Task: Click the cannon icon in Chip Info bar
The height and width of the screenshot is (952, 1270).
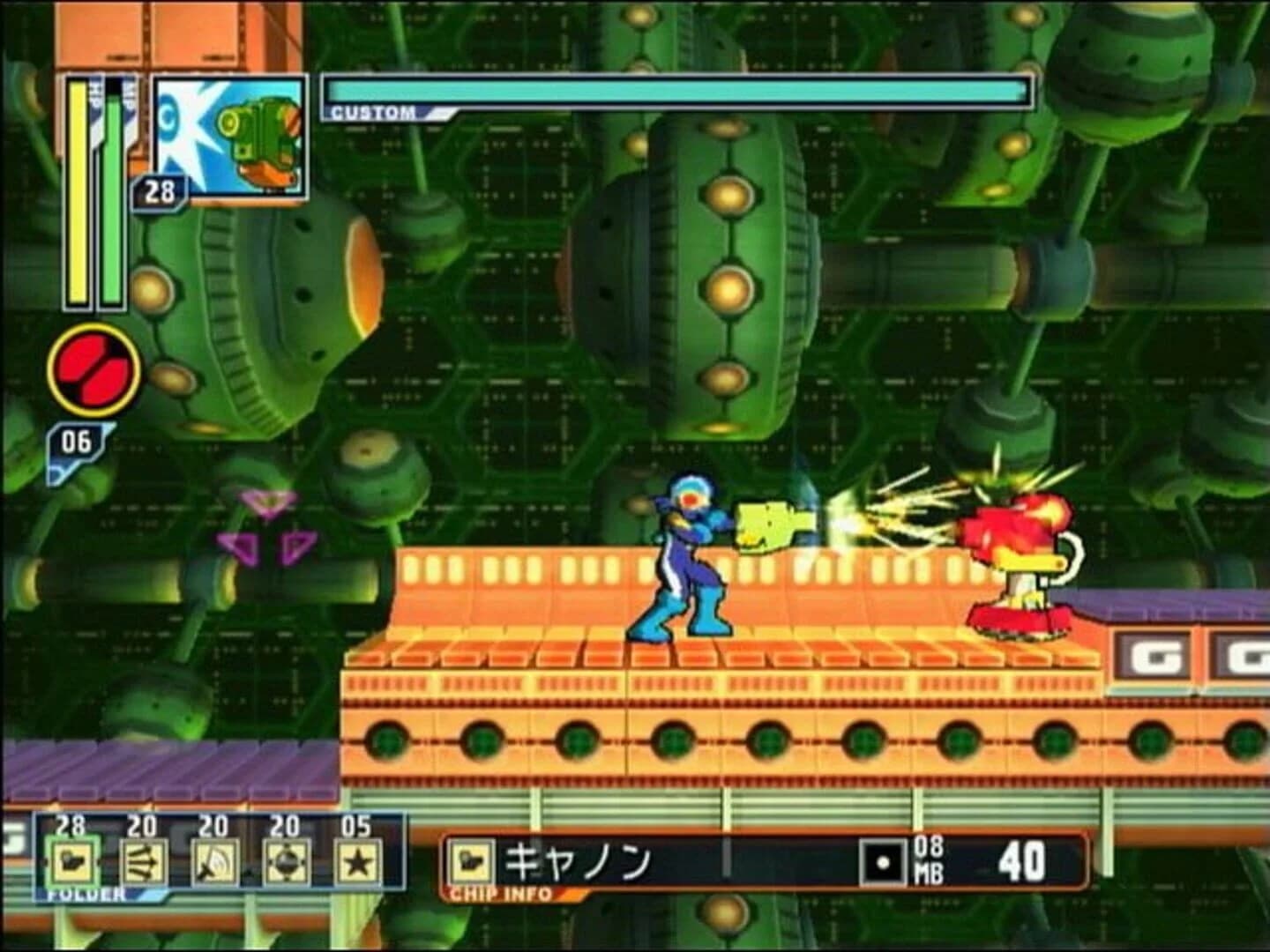Action: click(473, 860)
